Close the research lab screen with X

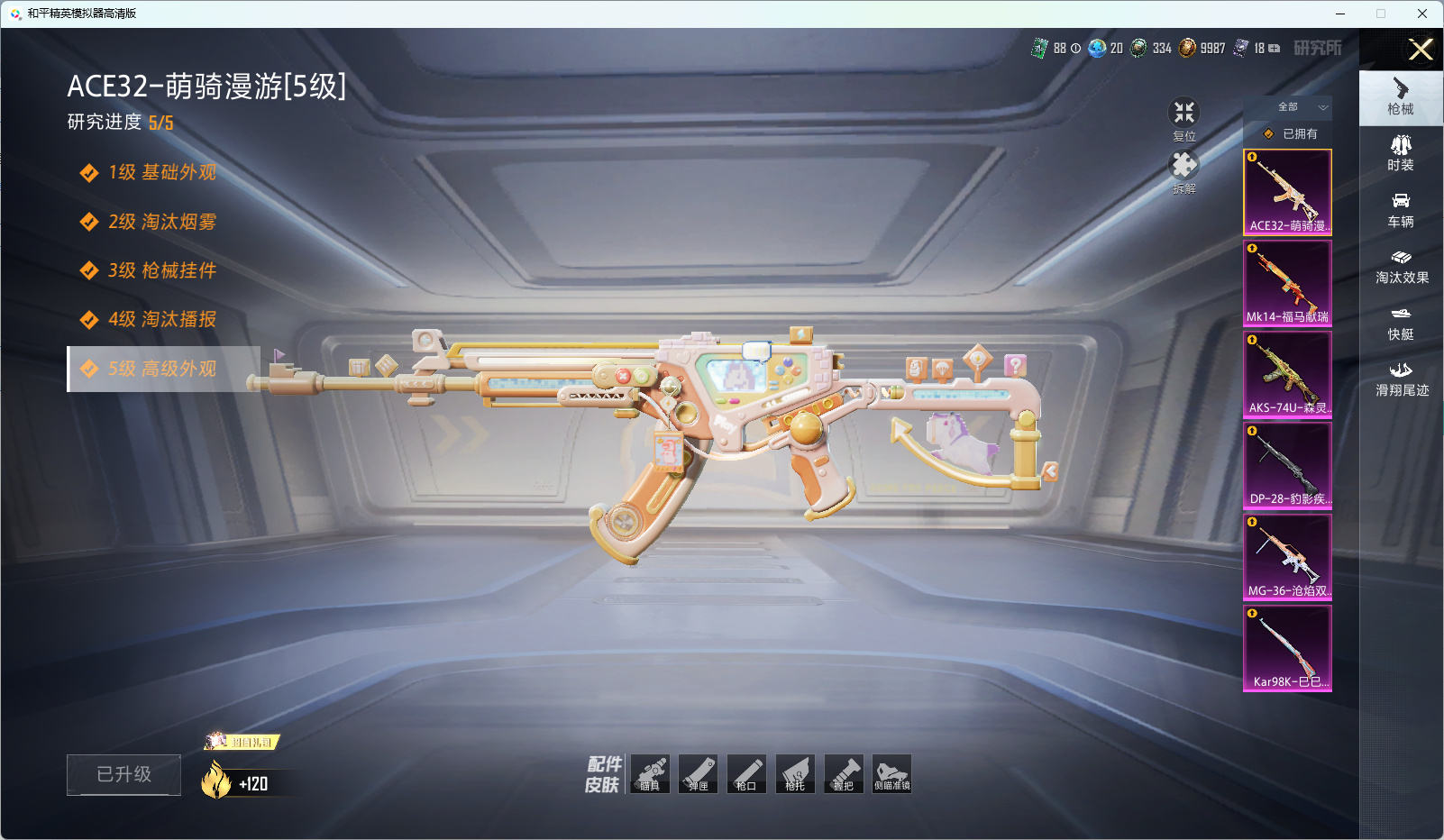(x=1421, y=50)
